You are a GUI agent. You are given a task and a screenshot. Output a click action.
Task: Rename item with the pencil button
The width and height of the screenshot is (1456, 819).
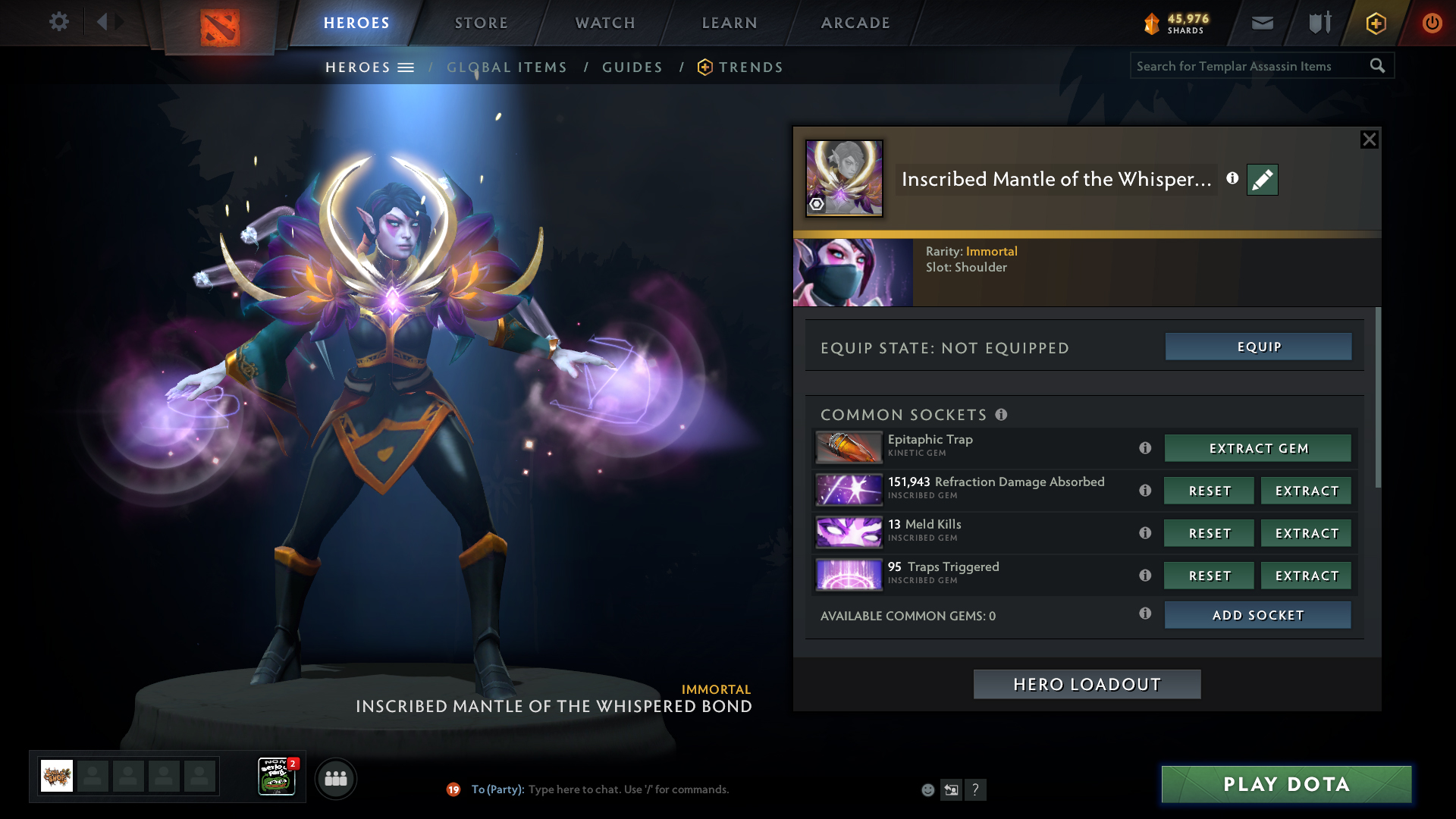pyautogui.click(x=1262, y=180)
